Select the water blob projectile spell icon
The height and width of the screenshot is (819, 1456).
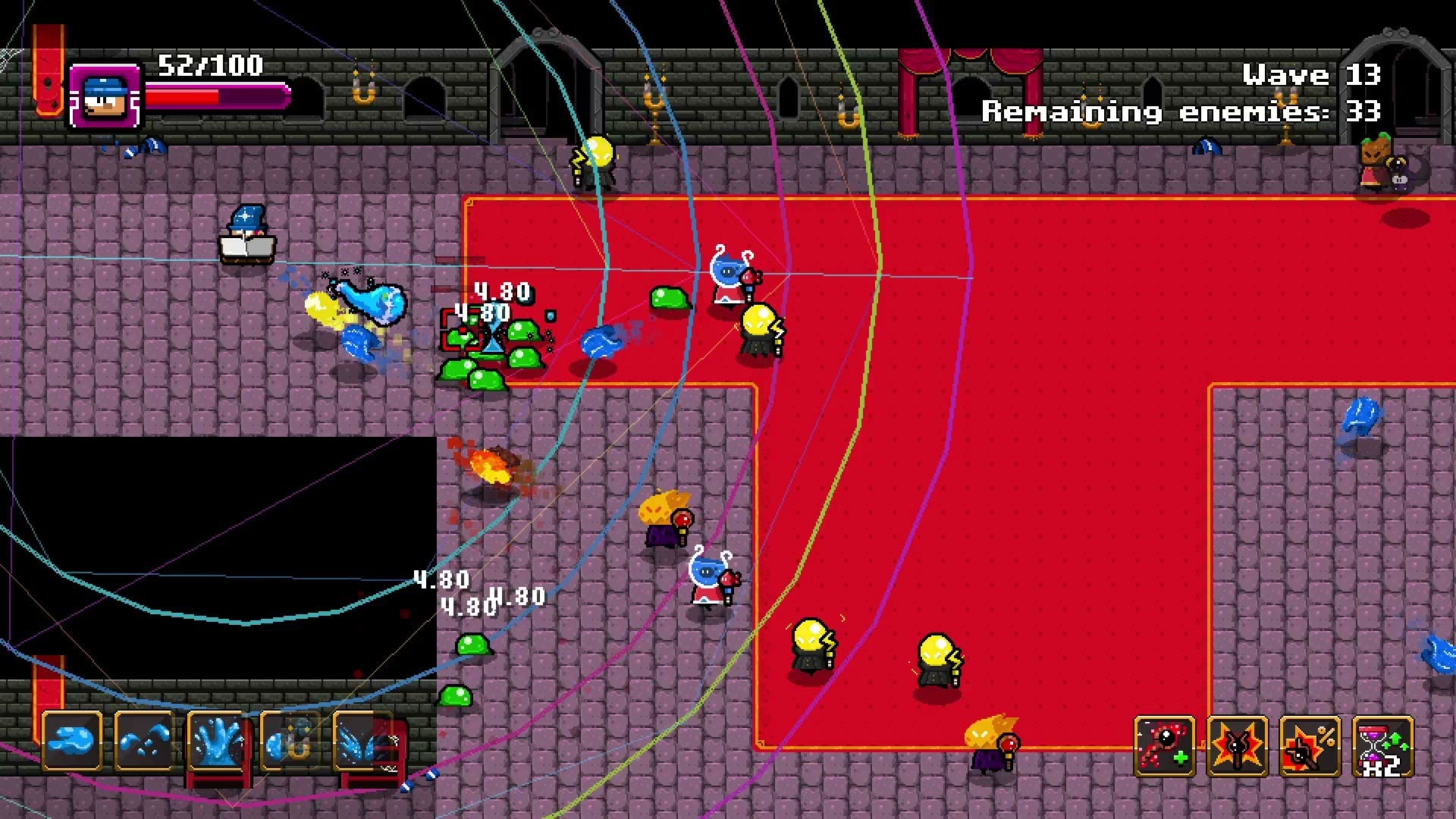pos(72,741)
